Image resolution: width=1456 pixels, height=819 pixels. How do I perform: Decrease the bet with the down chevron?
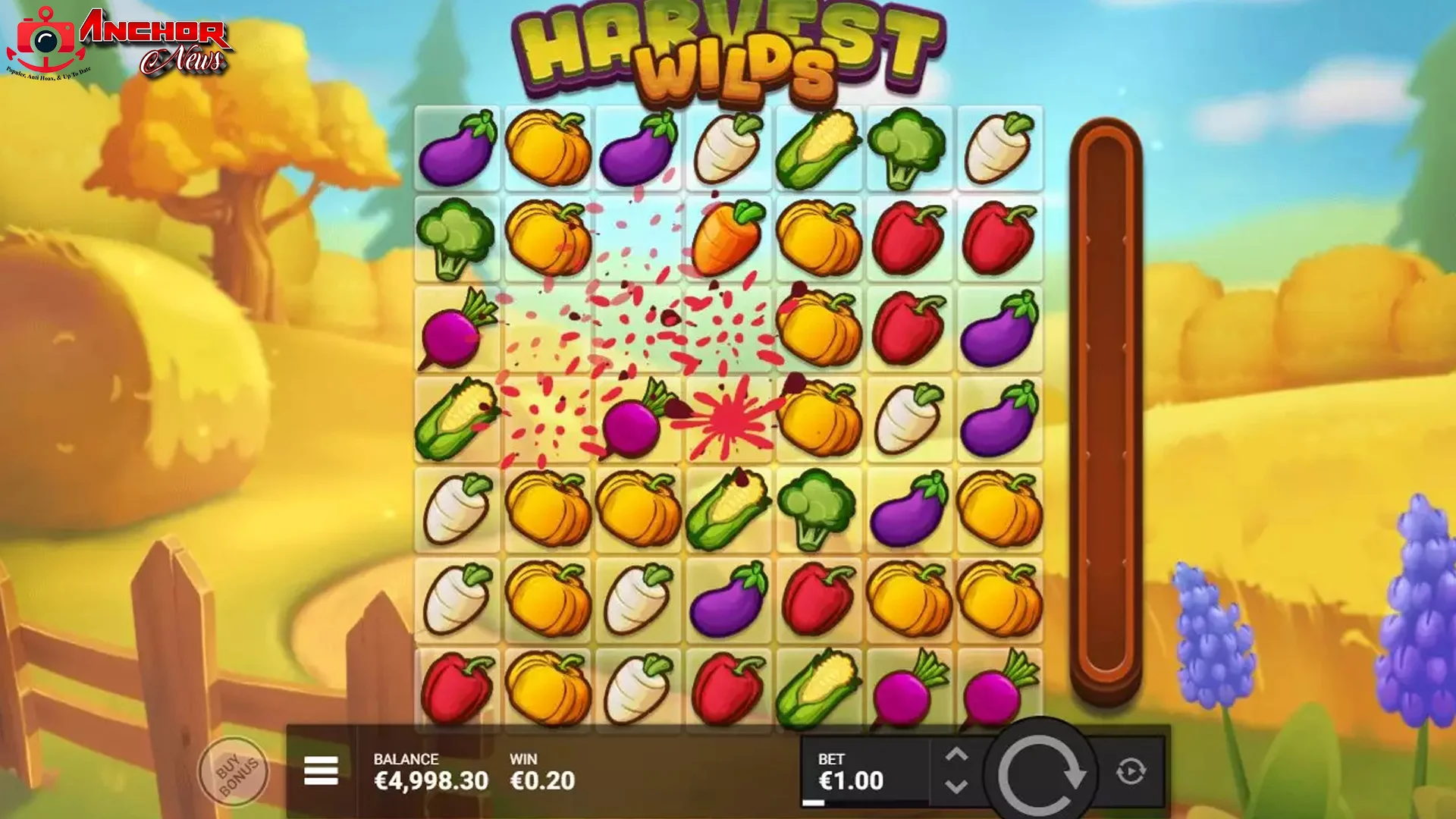(957, 785)
